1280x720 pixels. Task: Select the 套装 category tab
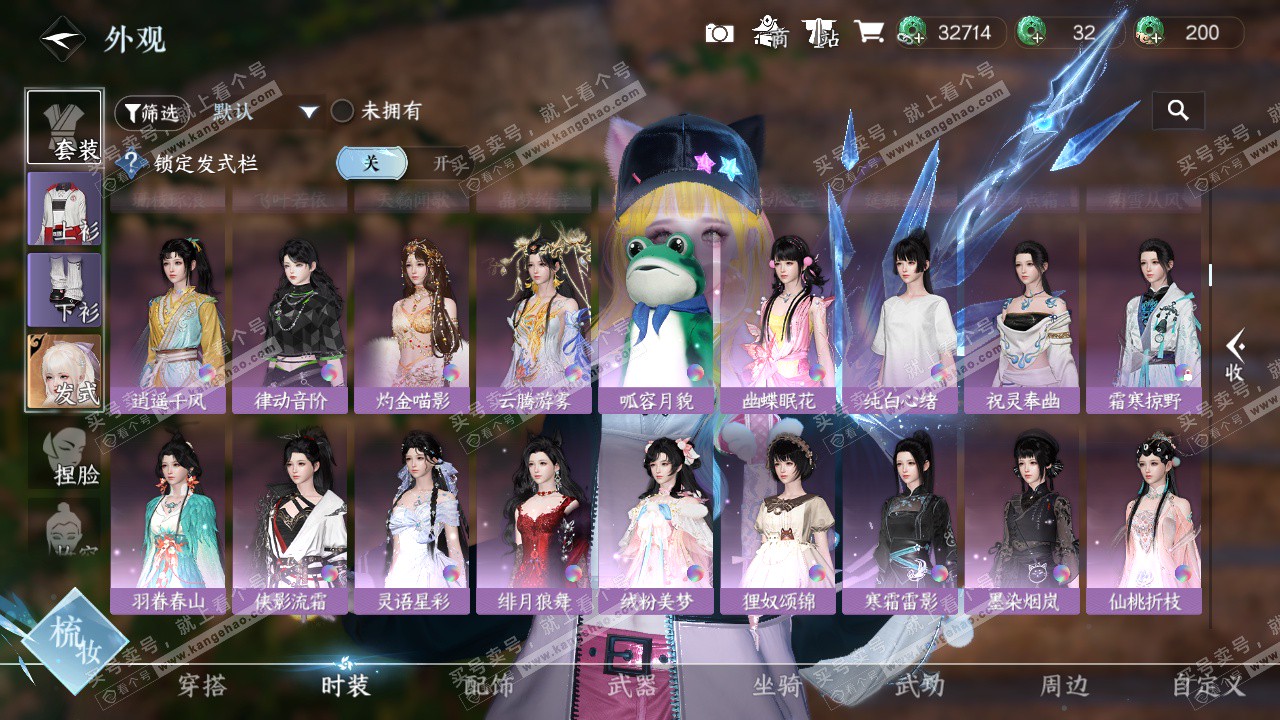pyautogui.click(x=64, y=128)
